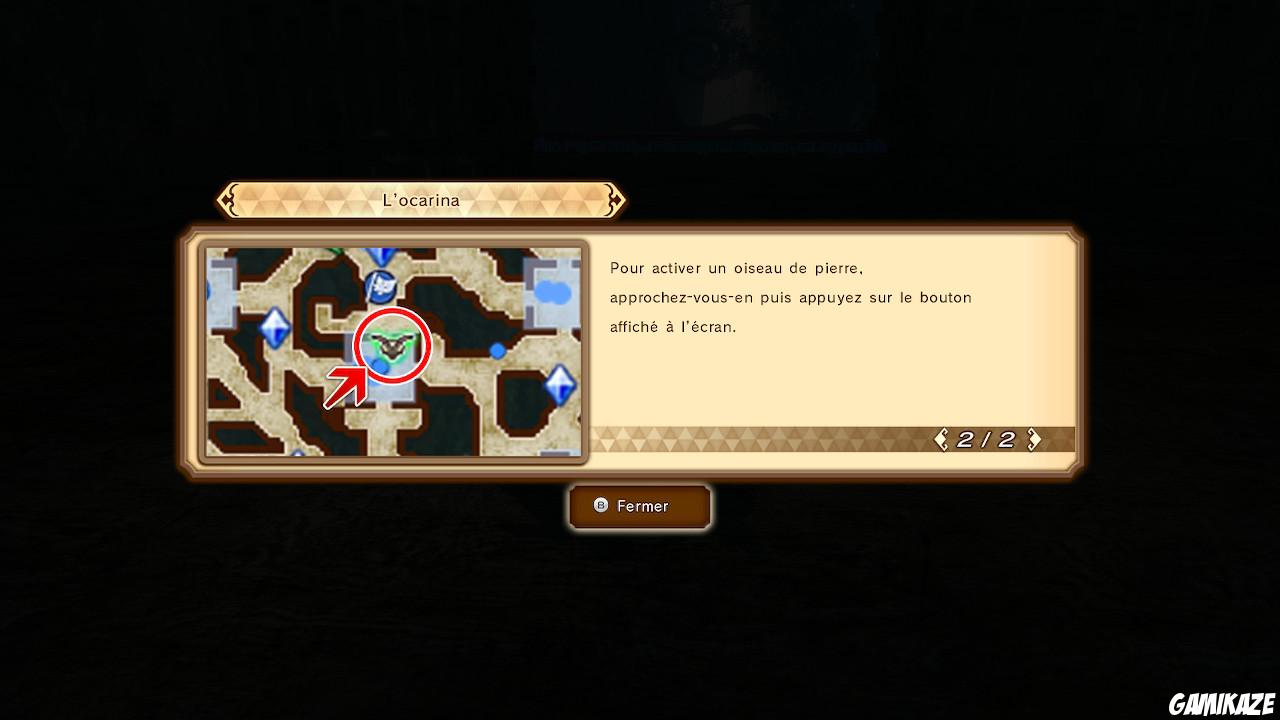Viewport: 1280px width, 720px height.
Task: Select the green marker at the top of the map
Action: [334, 249]
